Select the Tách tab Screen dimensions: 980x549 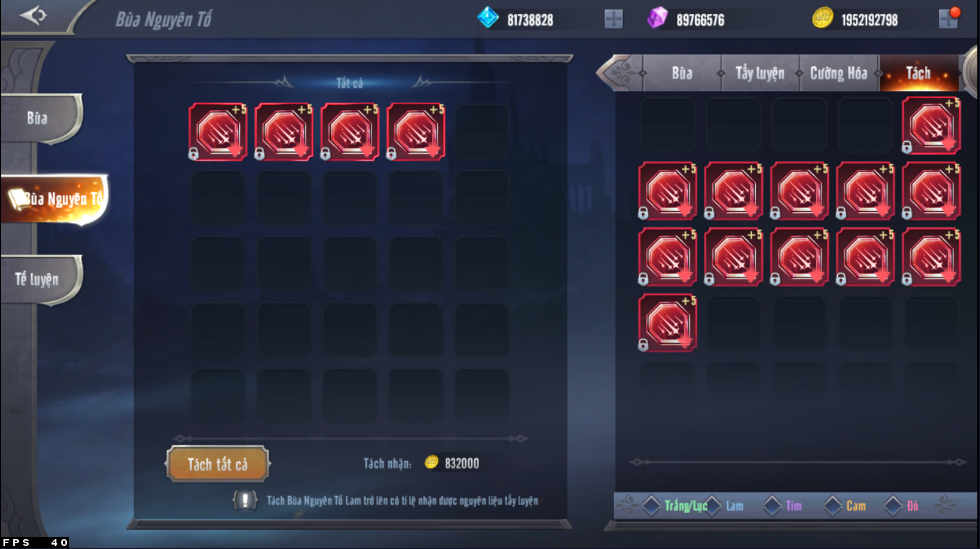[x=917, y=73]
